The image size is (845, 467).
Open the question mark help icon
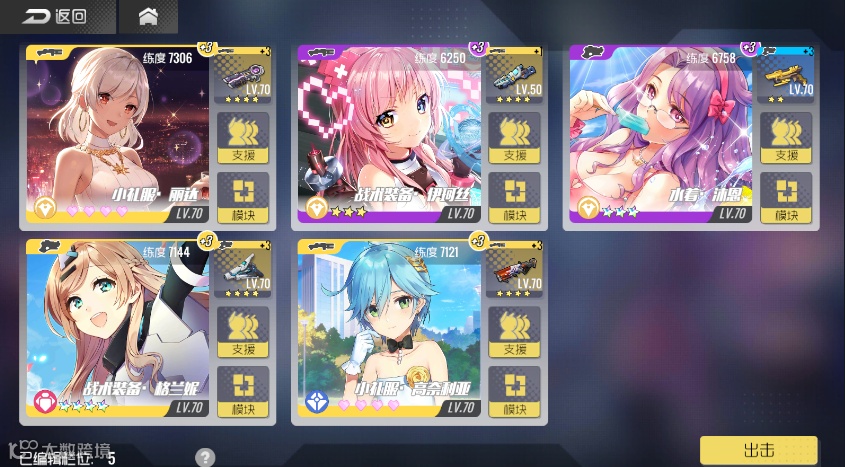tap(205, 457)
